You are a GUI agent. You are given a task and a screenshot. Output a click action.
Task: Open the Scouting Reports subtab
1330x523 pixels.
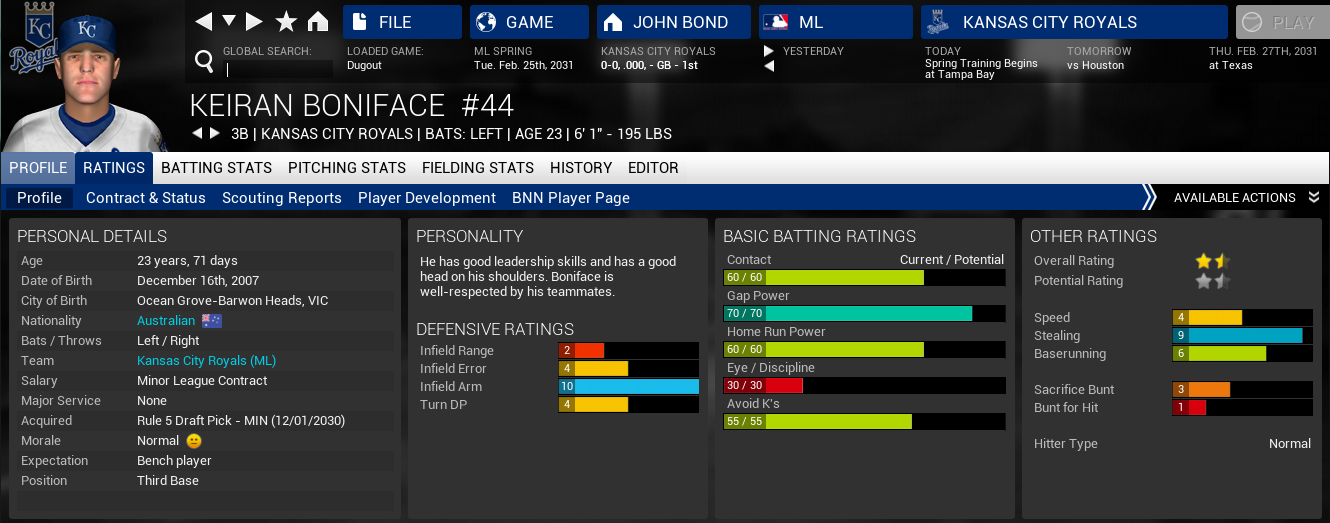[x=282, y=198]
